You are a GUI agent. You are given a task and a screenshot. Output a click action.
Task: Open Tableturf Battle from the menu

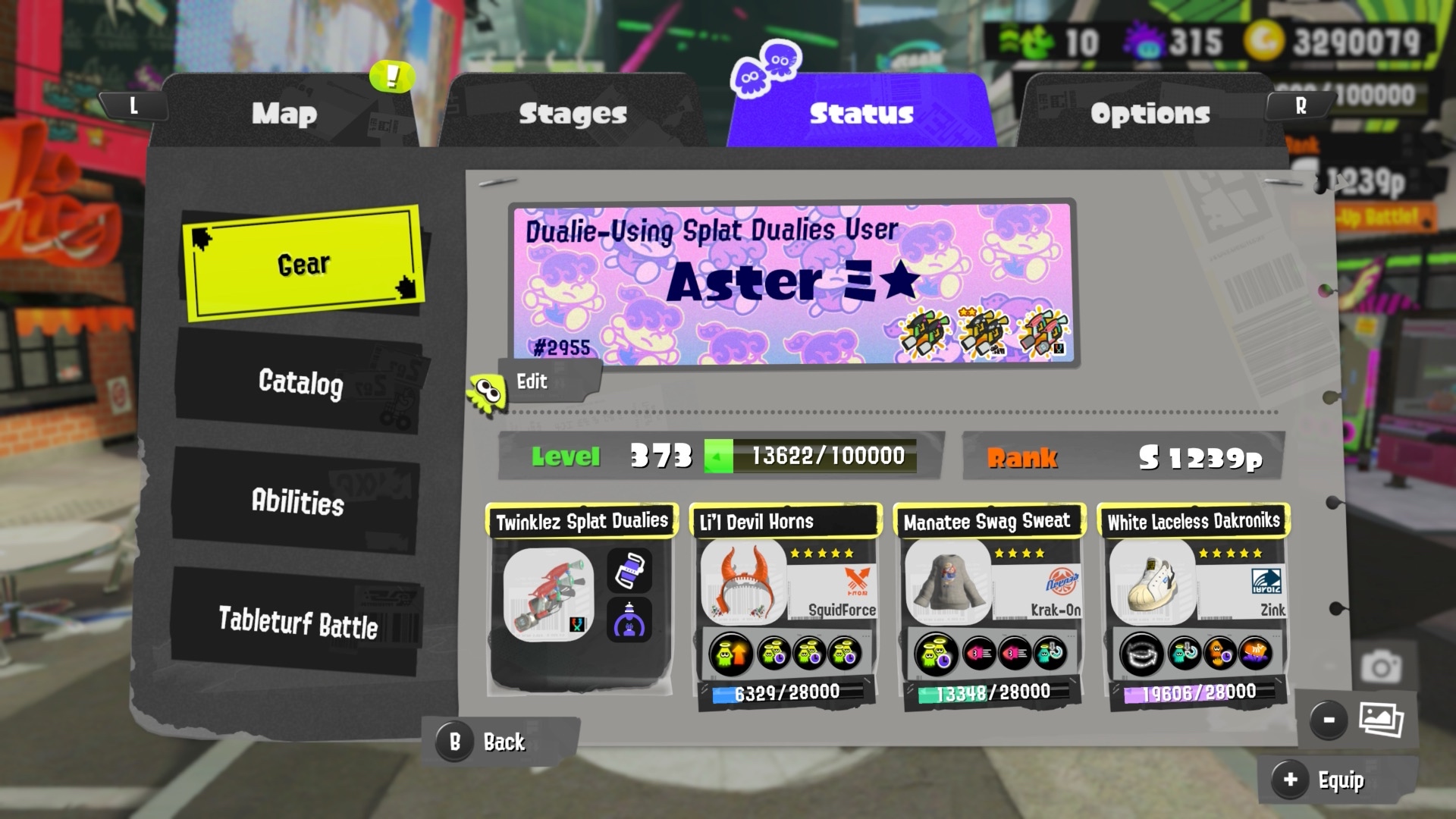click(x=297, y=623)
